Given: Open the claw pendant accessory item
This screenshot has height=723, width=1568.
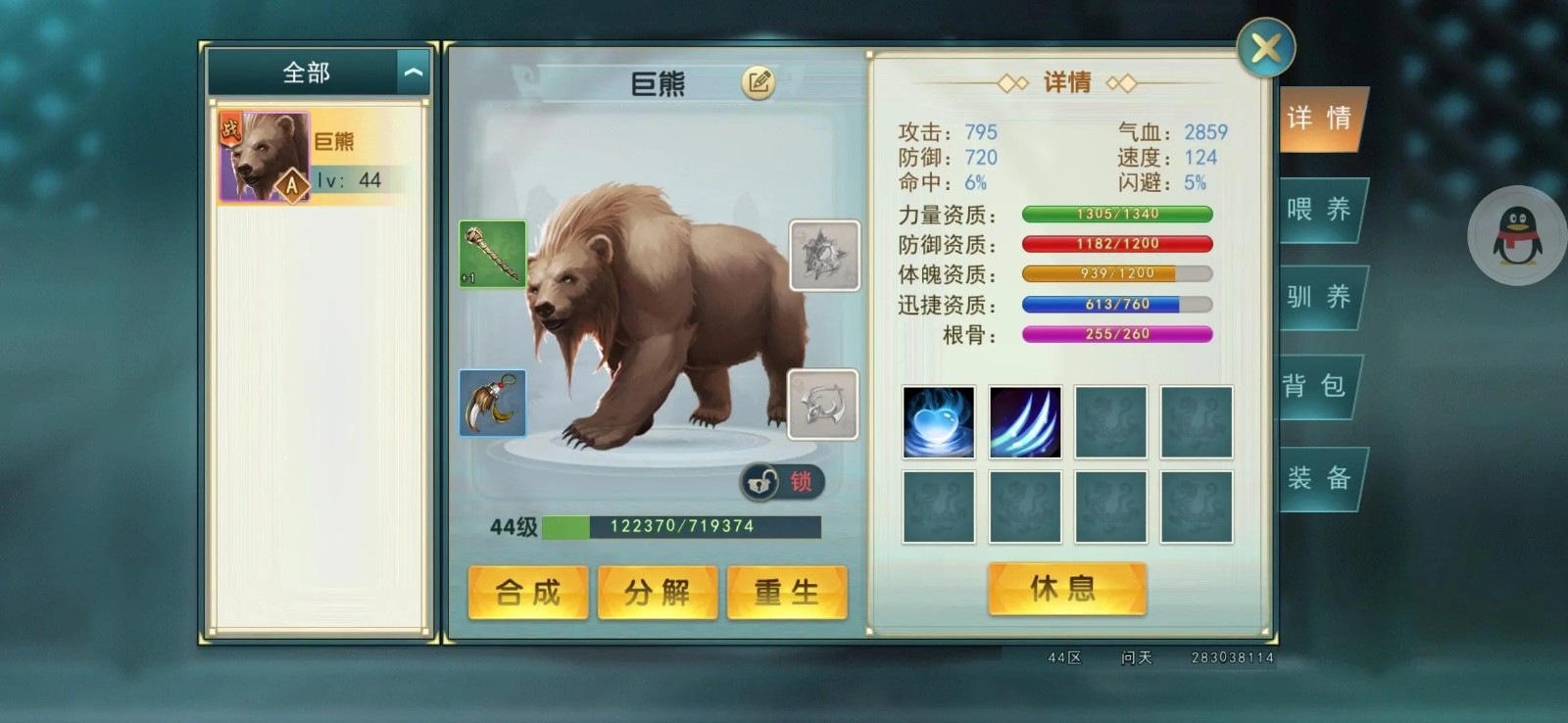Looking at the screenshot, I should coord(491,404).
